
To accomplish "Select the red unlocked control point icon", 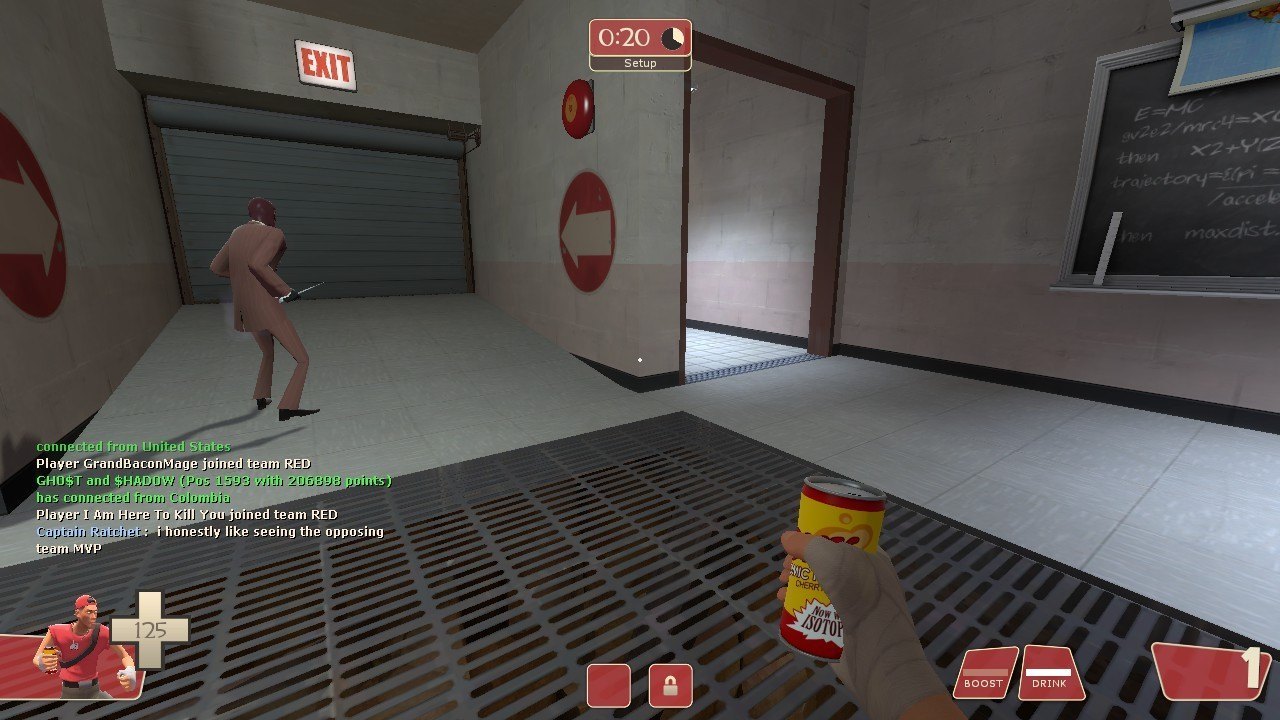I will coord(608,686).
